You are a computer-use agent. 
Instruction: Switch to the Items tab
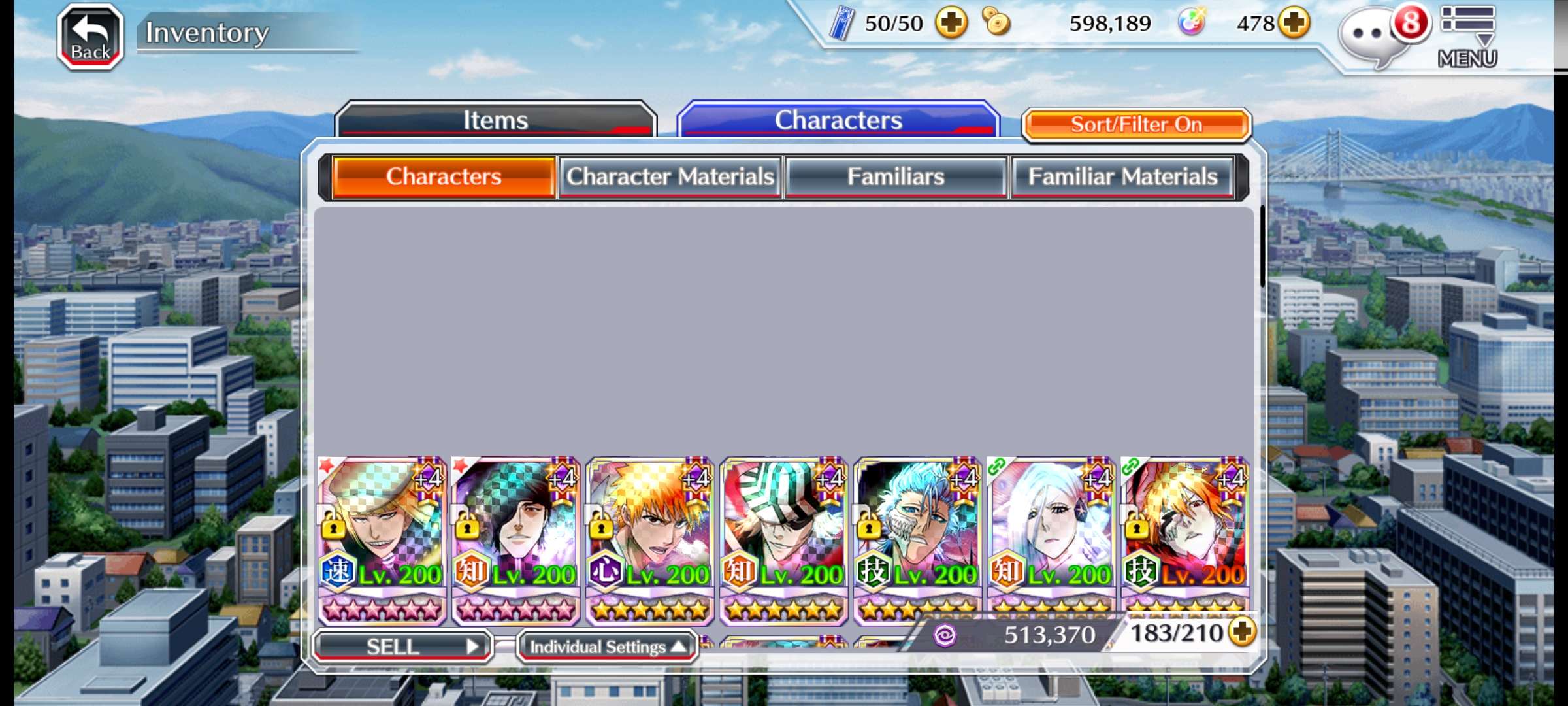(495, 120)
